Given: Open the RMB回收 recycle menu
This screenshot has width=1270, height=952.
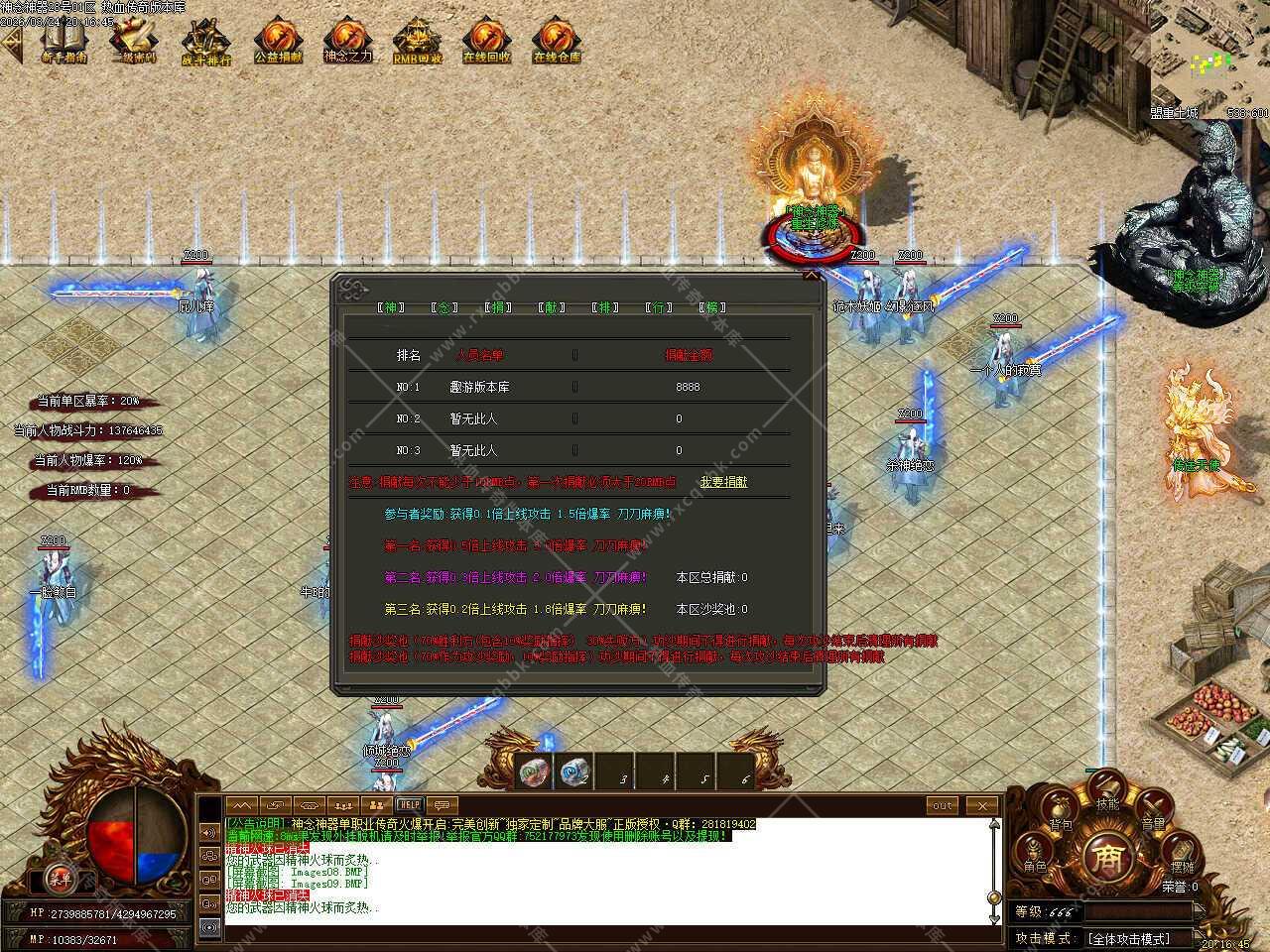Looking at the screenshot, I should click(x=417, y=43).
